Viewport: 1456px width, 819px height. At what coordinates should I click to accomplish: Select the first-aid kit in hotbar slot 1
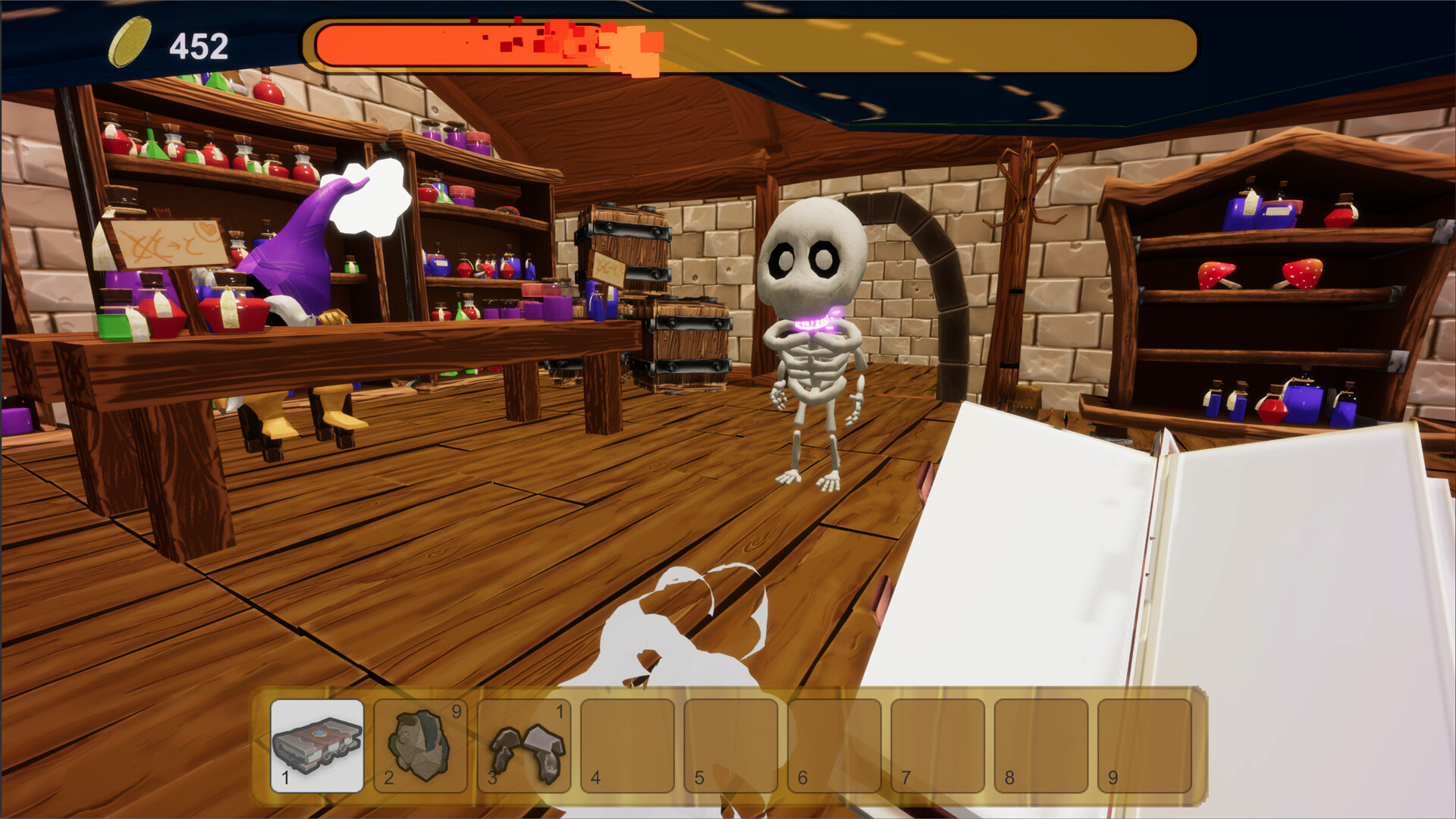315,747
